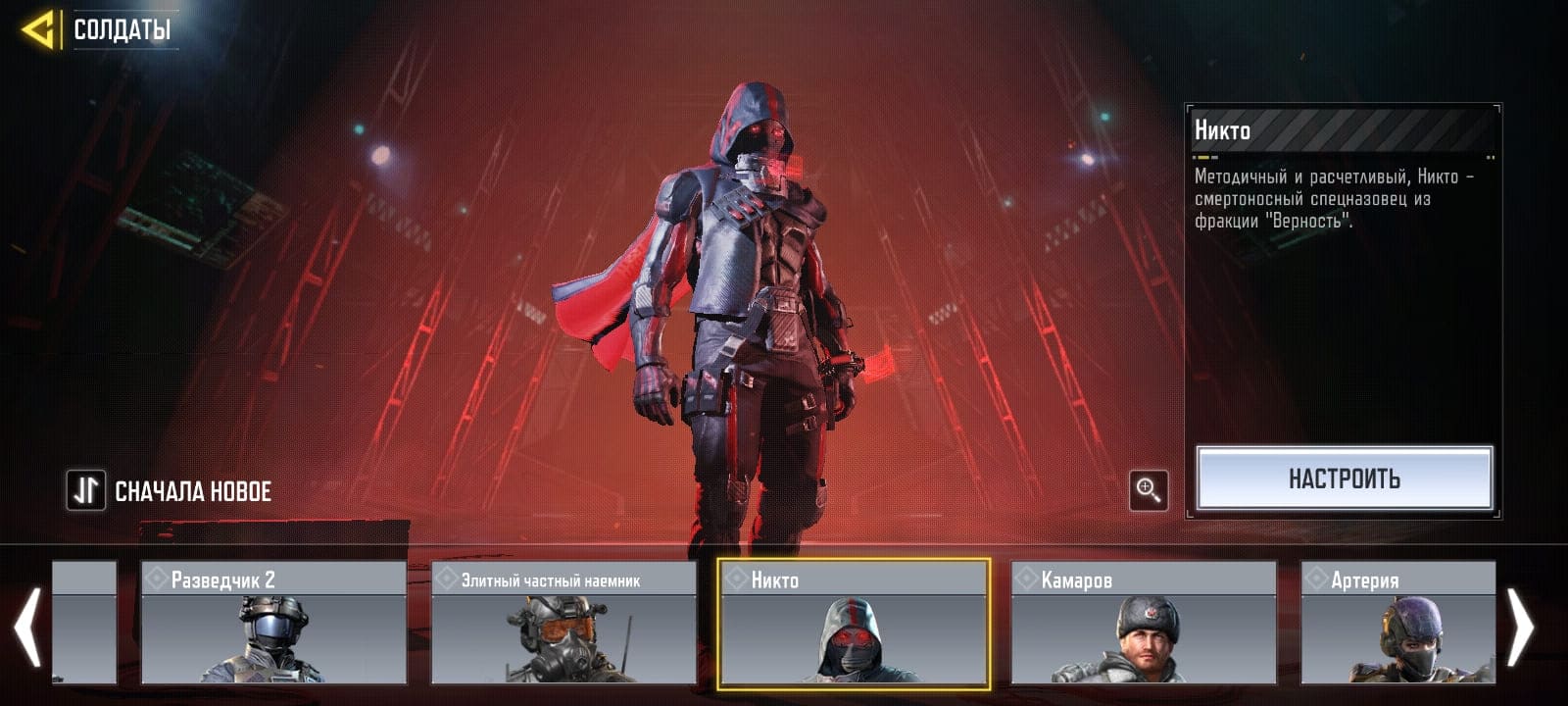The width and height of the screenshot is (1568, 706).
Task: Pick the Камаров soldier card
Action: click(1144, 622)
